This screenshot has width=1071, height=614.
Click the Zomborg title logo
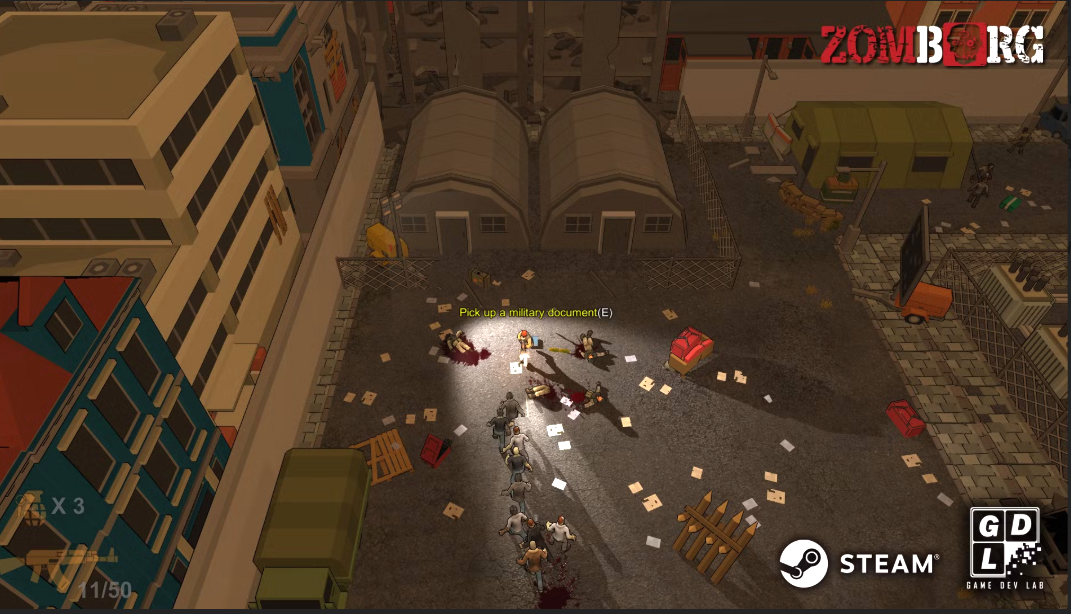(932, 44)
